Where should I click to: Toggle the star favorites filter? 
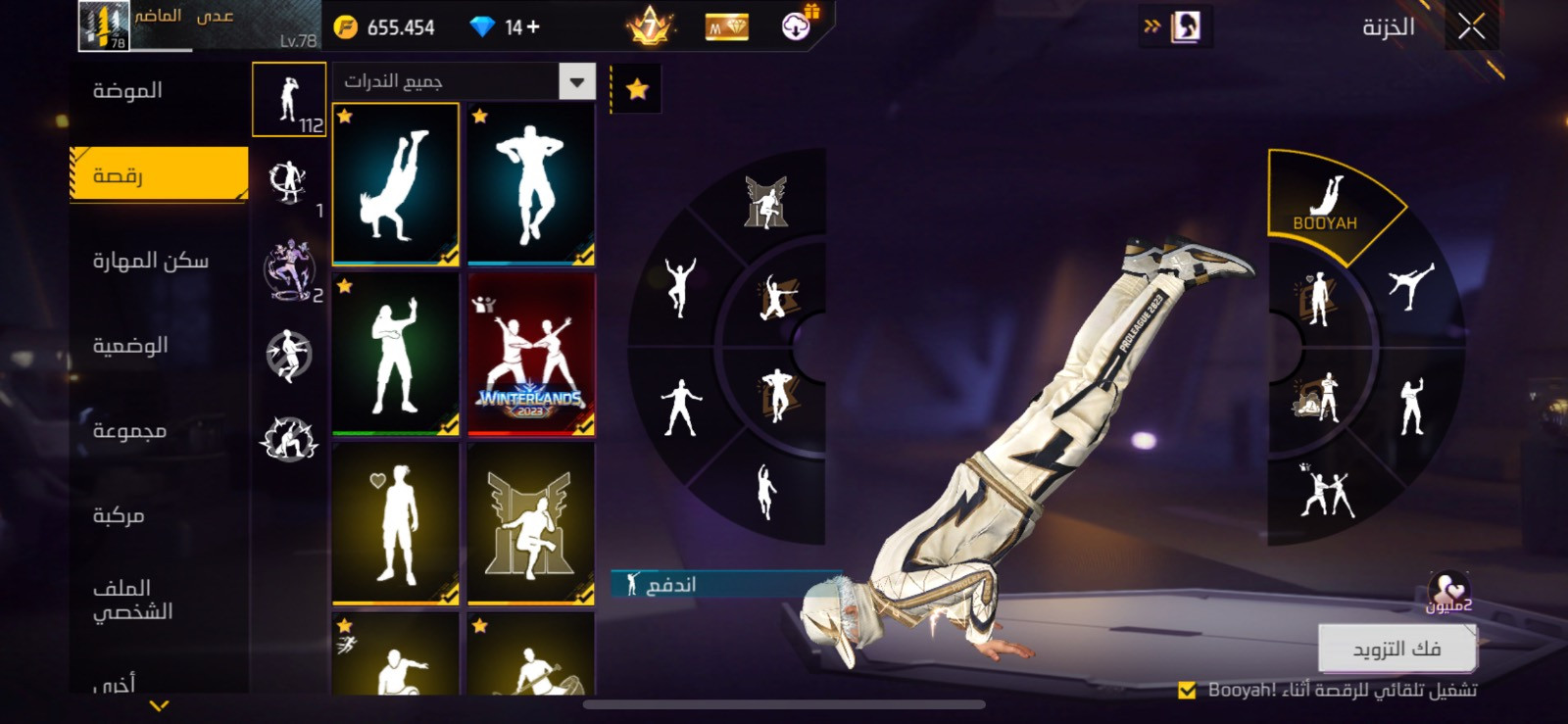coord(637,90)
